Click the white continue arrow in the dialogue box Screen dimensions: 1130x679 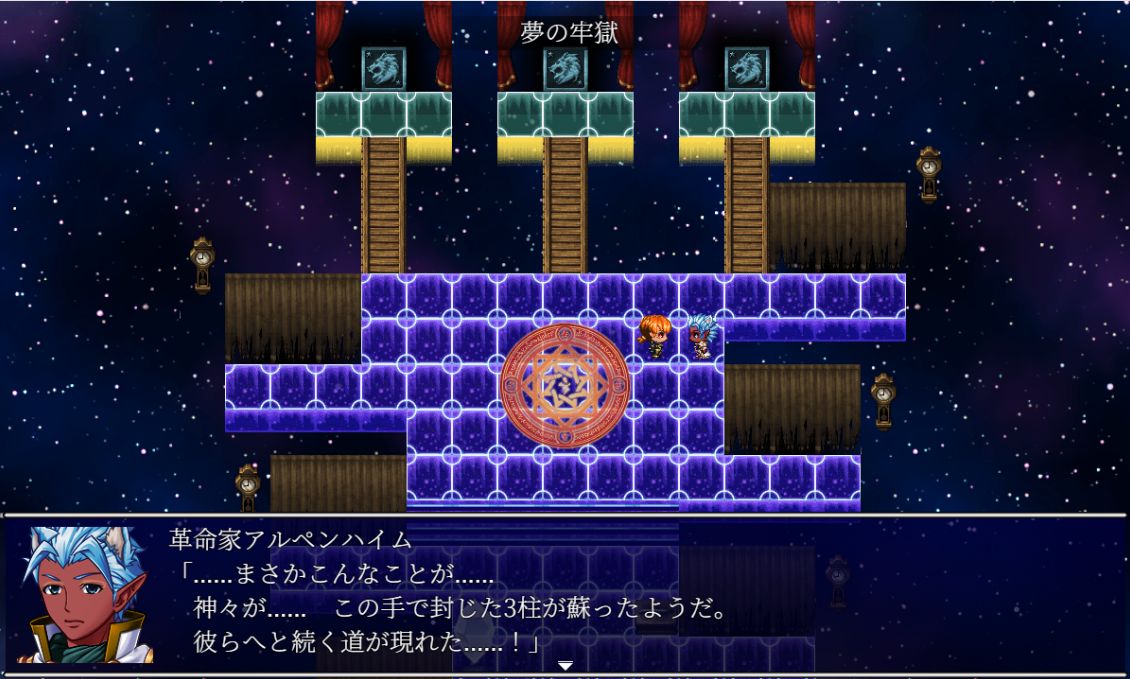(x=565, y=665)
